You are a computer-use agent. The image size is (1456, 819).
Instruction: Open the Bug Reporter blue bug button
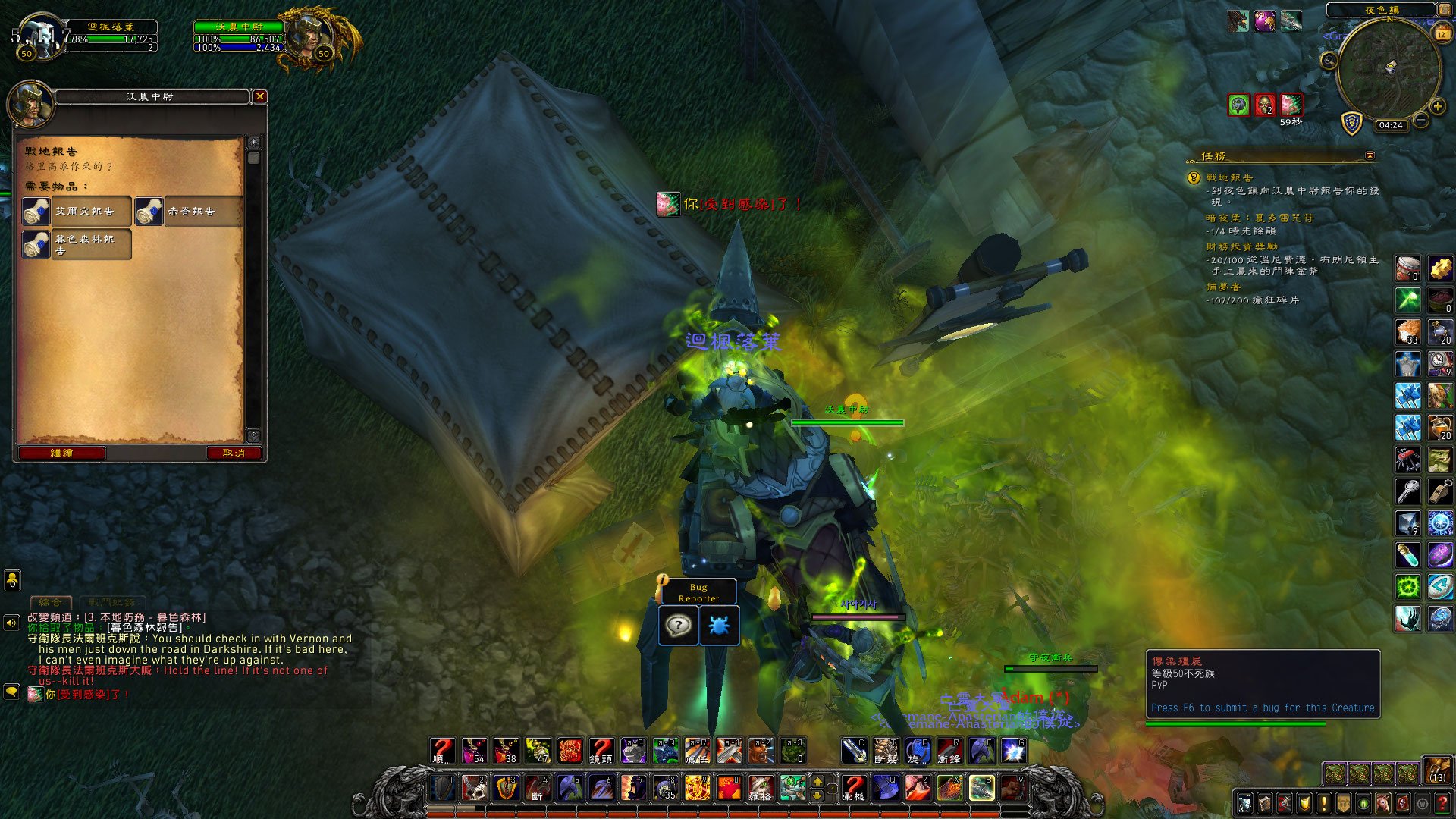coord(719,626)
